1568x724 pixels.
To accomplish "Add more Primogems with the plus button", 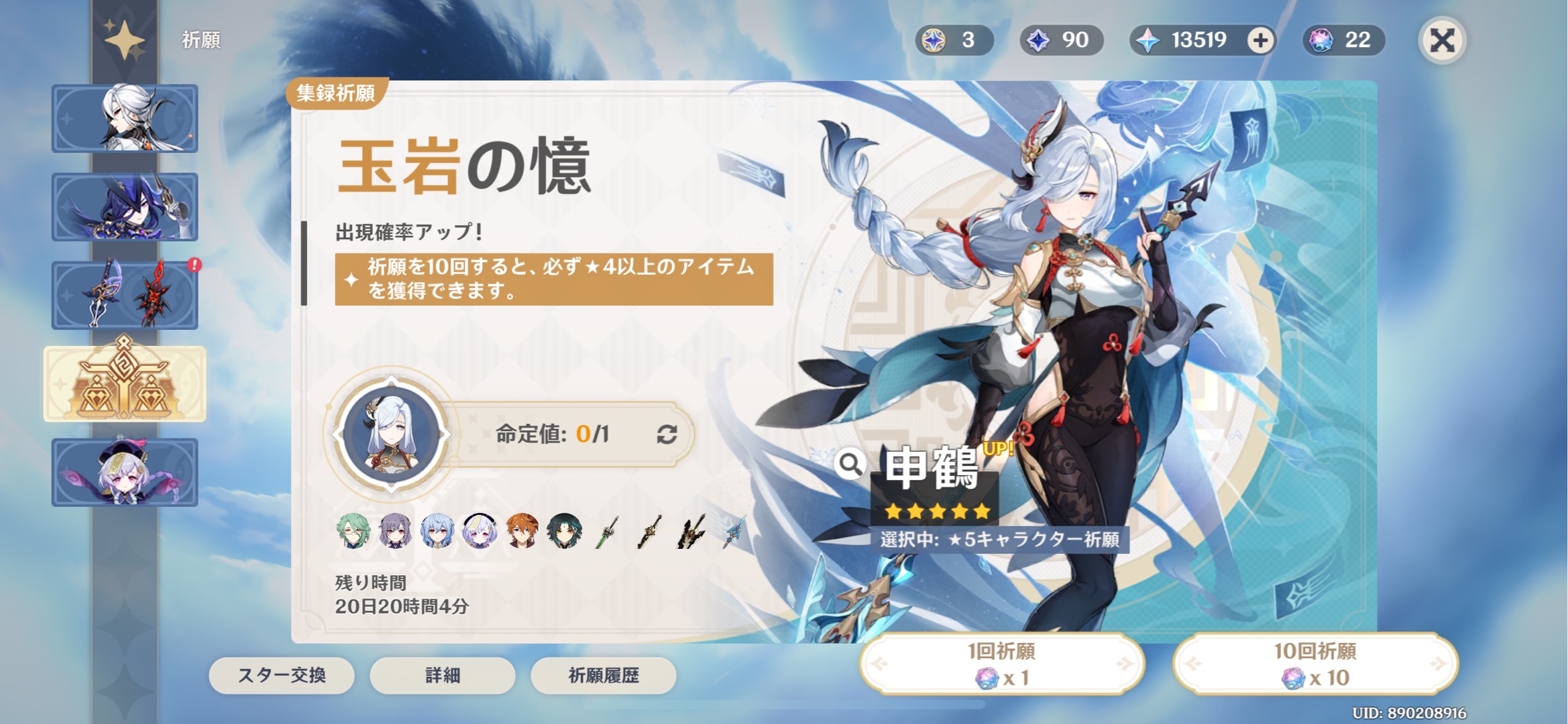I will click(1260, 40).
